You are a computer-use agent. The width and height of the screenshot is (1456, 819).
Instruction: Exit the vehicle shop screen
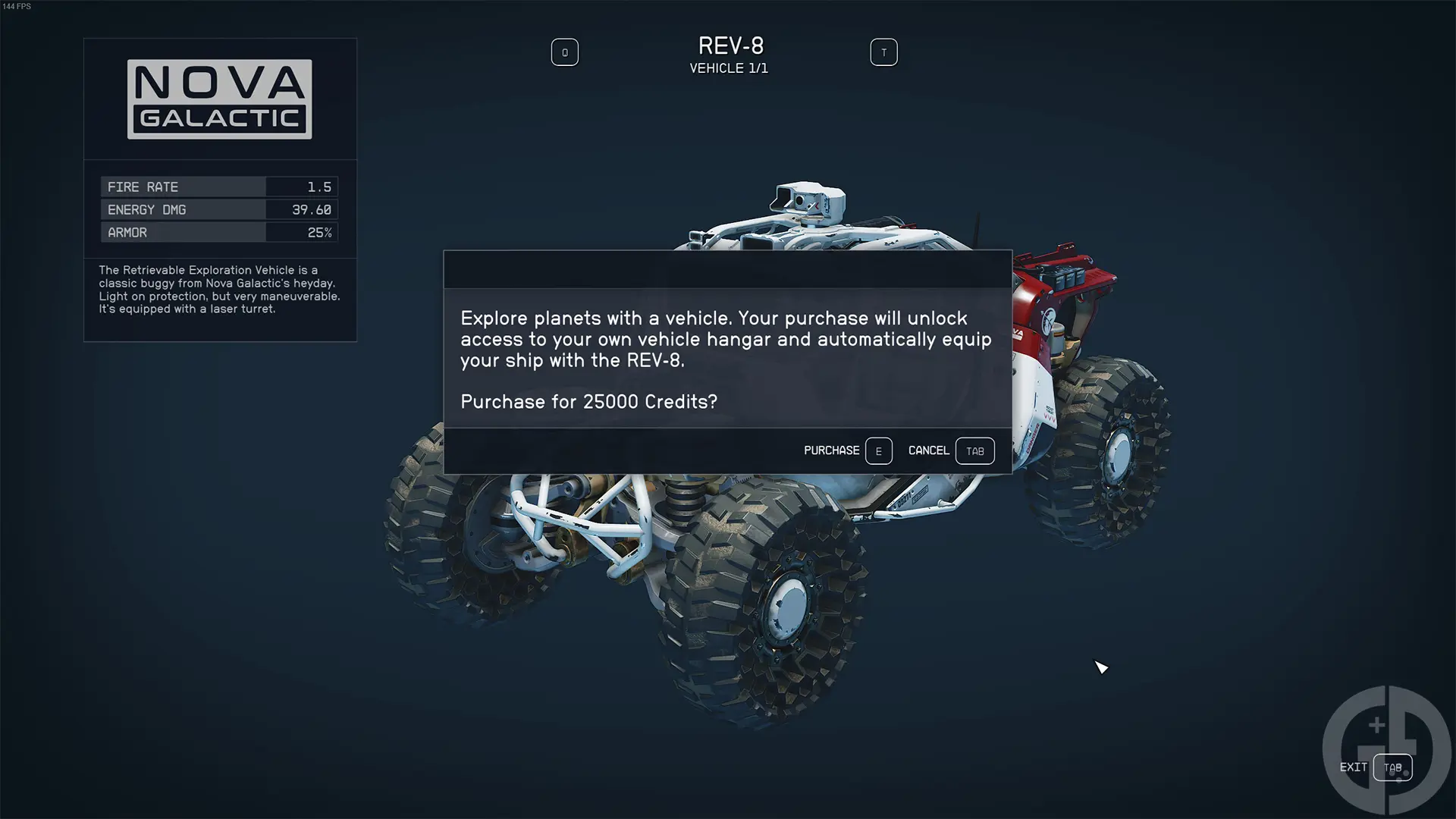tap(1353, 767)
